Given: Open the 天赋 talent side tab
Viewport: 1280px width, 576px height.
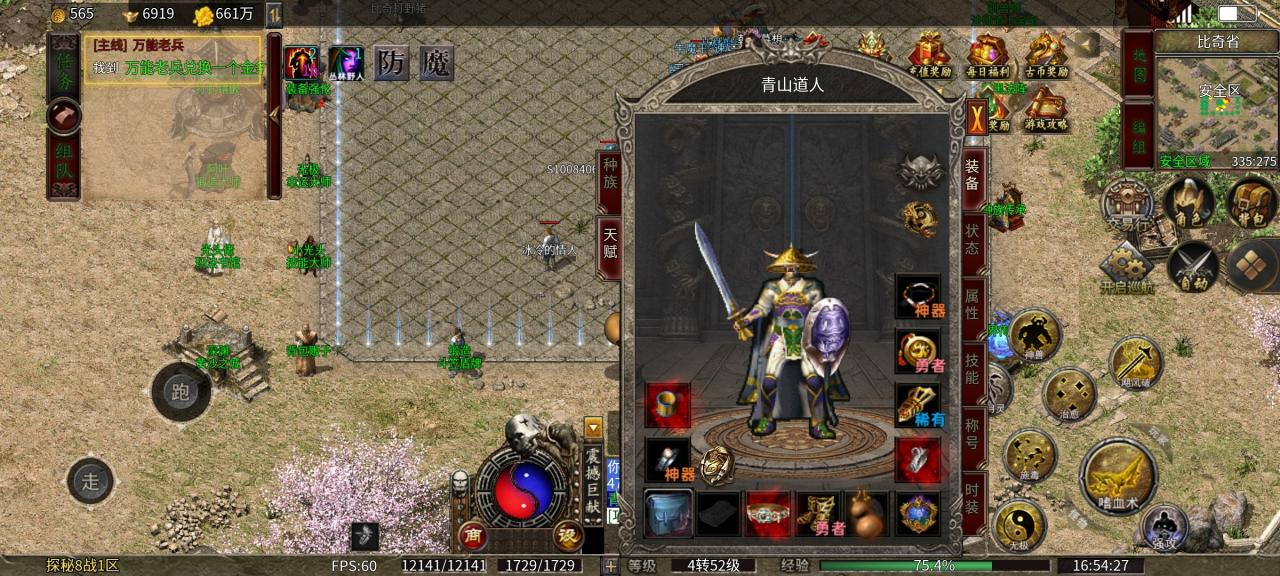Looking at the screenshot, I should click(609, 244).
